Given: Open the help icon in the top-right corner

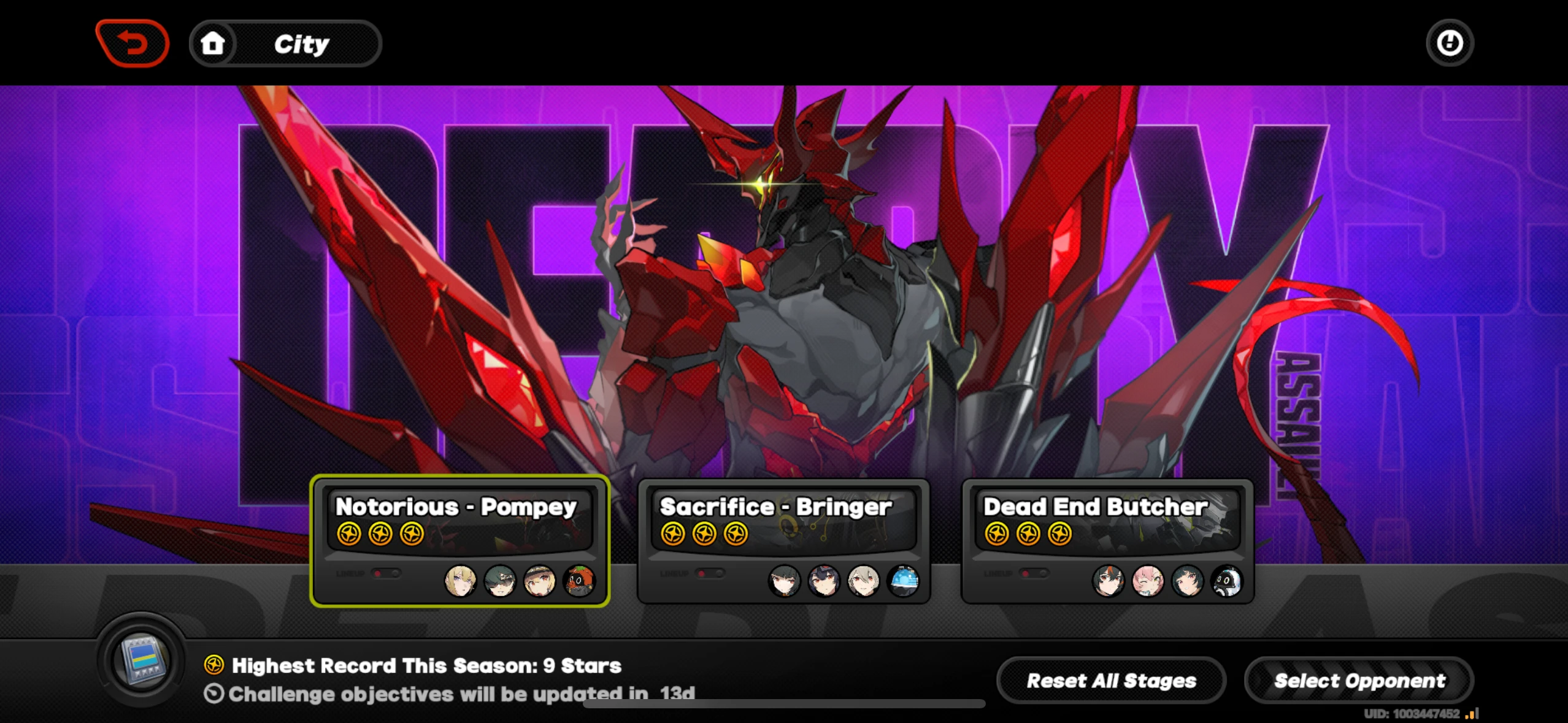Looking at the screenshot, I should [x=1450, y=42].
